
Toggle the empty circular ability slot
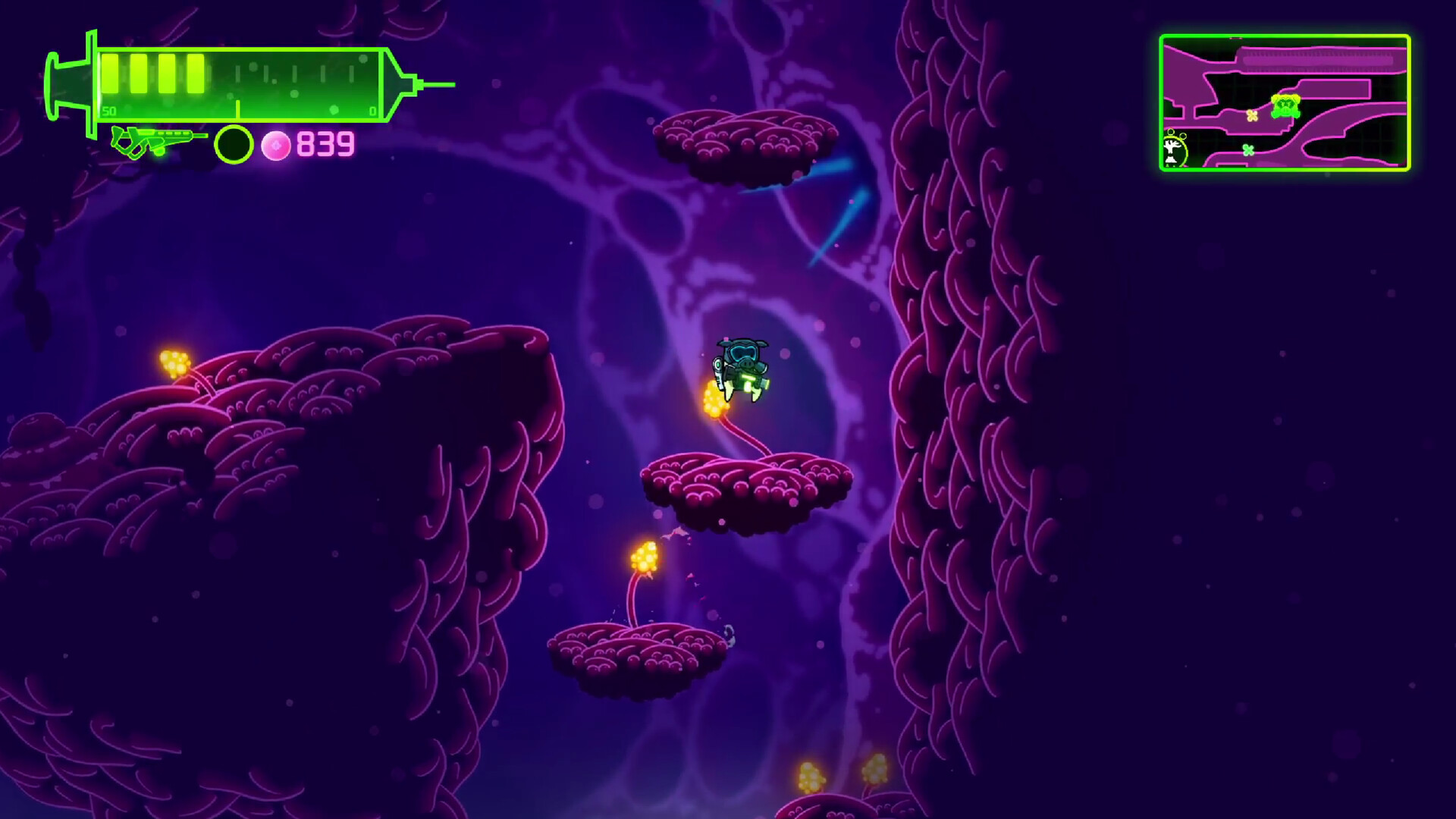(x=233, y=145)
